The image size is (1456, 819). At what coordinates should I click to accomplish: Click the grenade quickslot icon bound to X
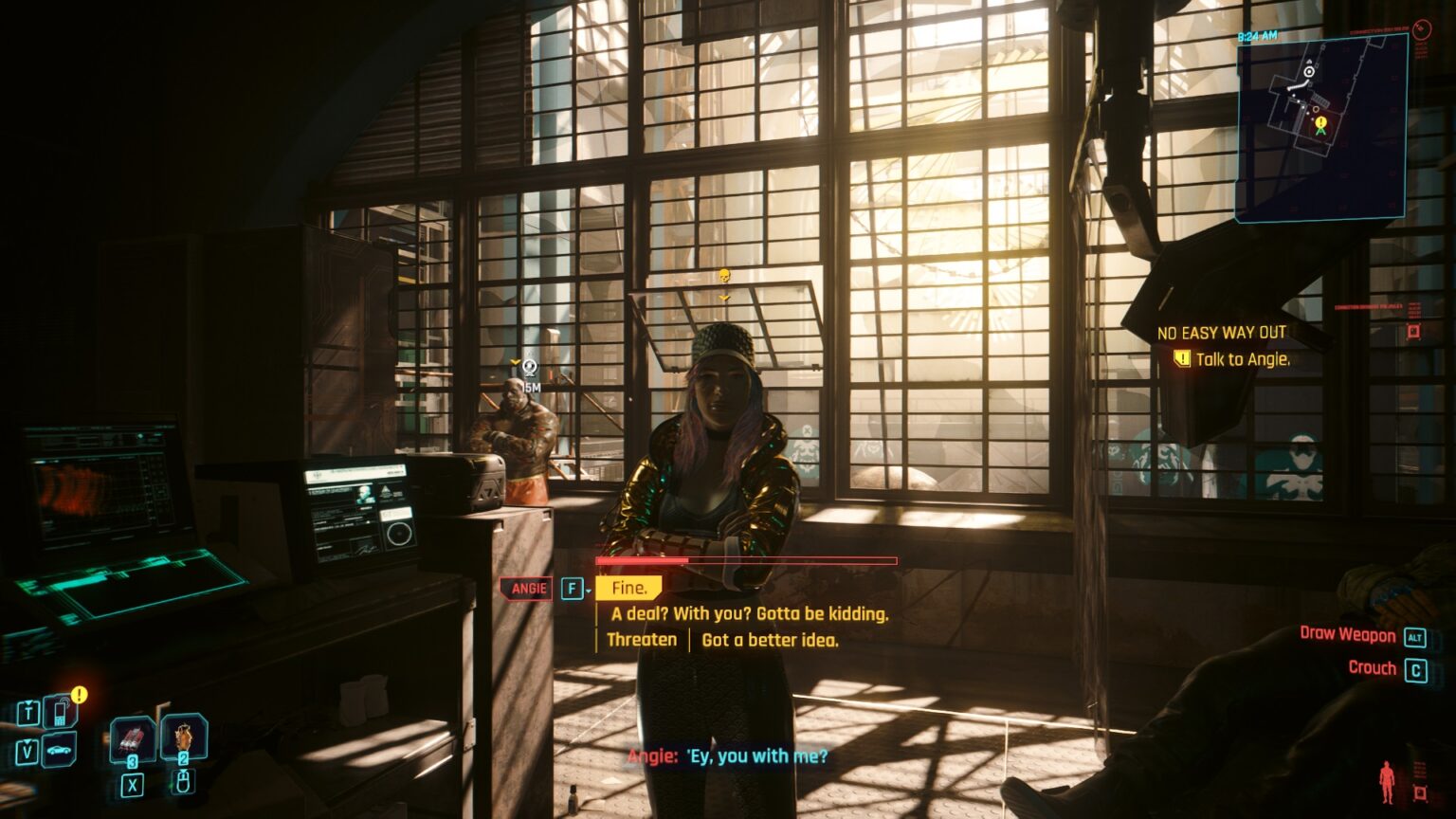point(132,740)
